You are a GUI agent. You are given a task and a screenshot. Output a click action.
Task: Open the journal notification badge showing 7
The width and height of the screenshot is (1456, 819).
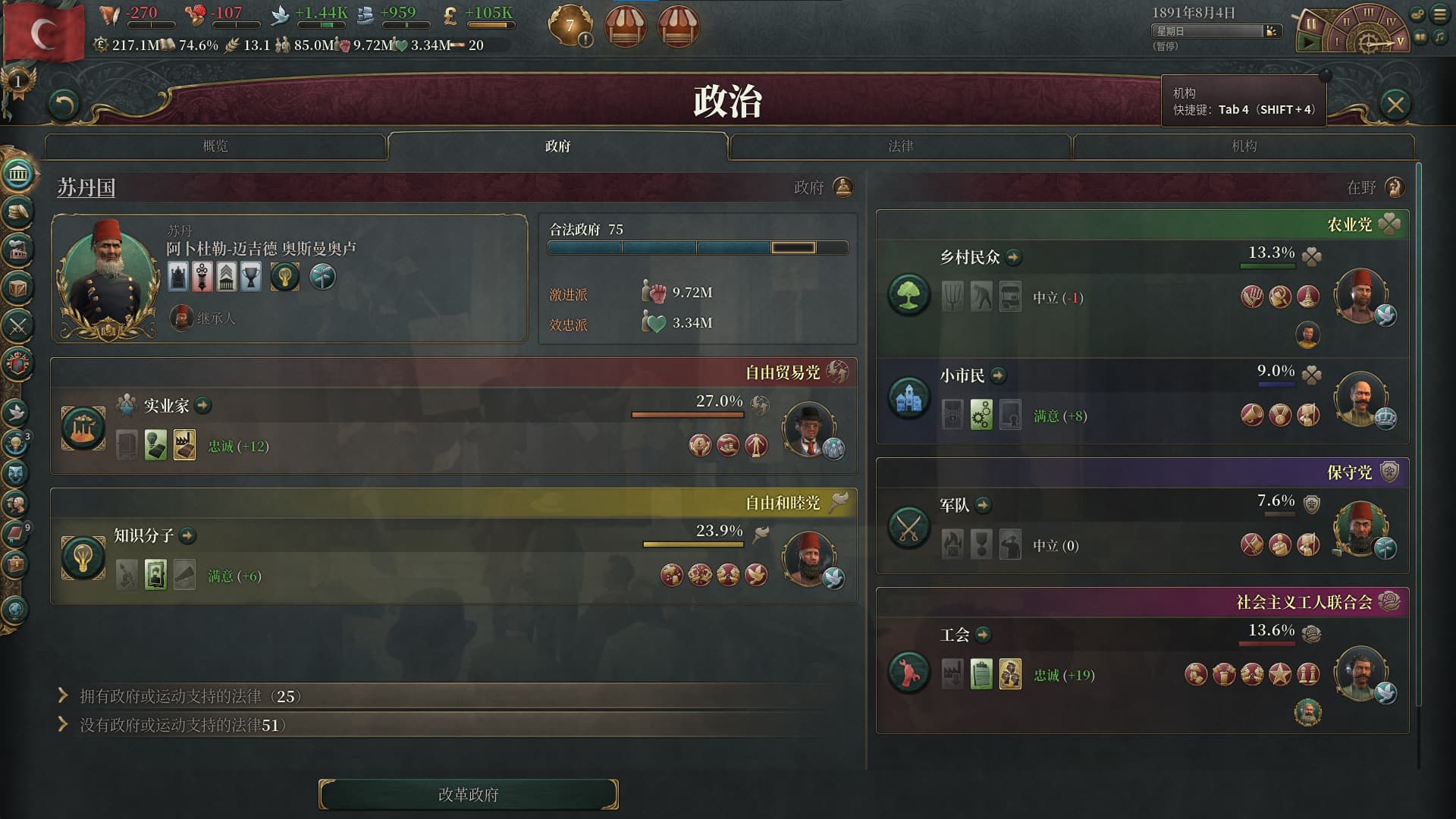point(570,26)
